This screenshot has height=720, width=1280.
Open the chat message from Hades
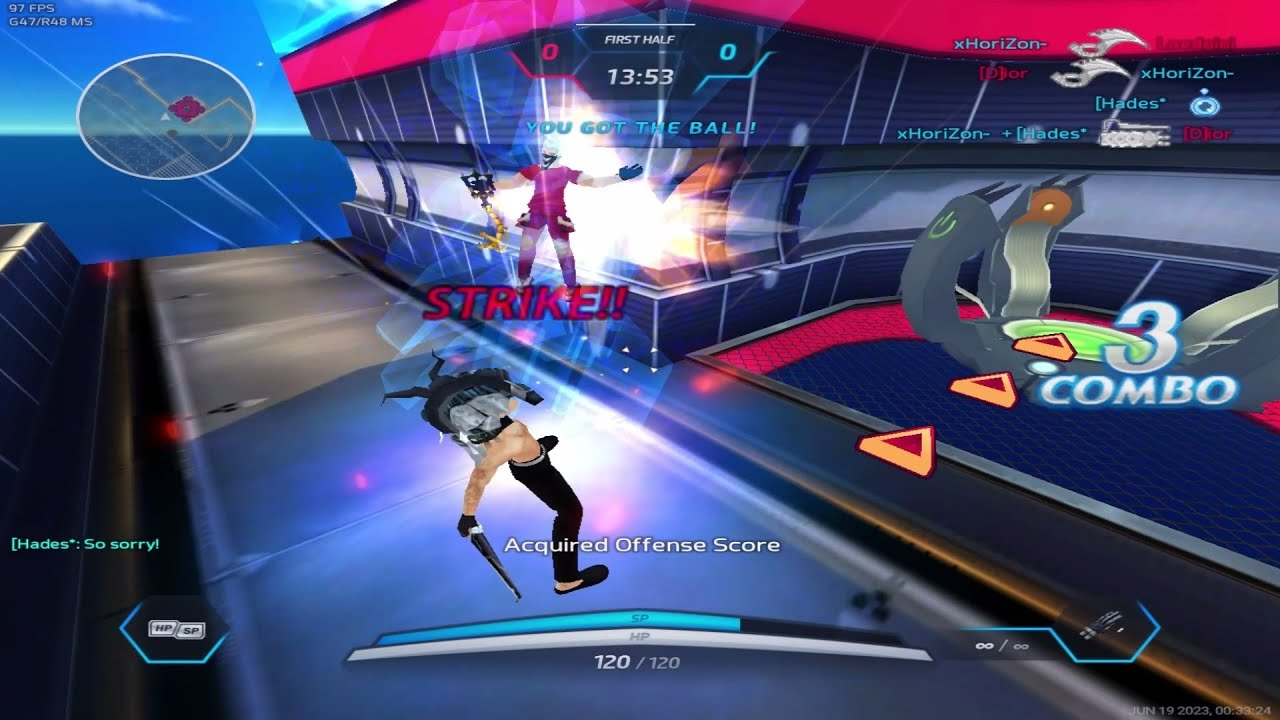click(x=85, y=544)
